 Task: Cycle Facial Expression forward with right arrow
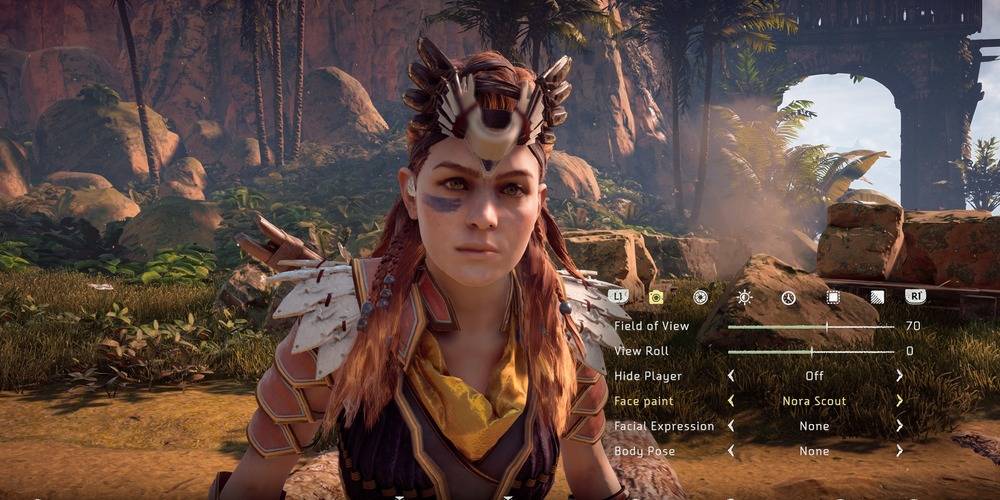point(899,426)
